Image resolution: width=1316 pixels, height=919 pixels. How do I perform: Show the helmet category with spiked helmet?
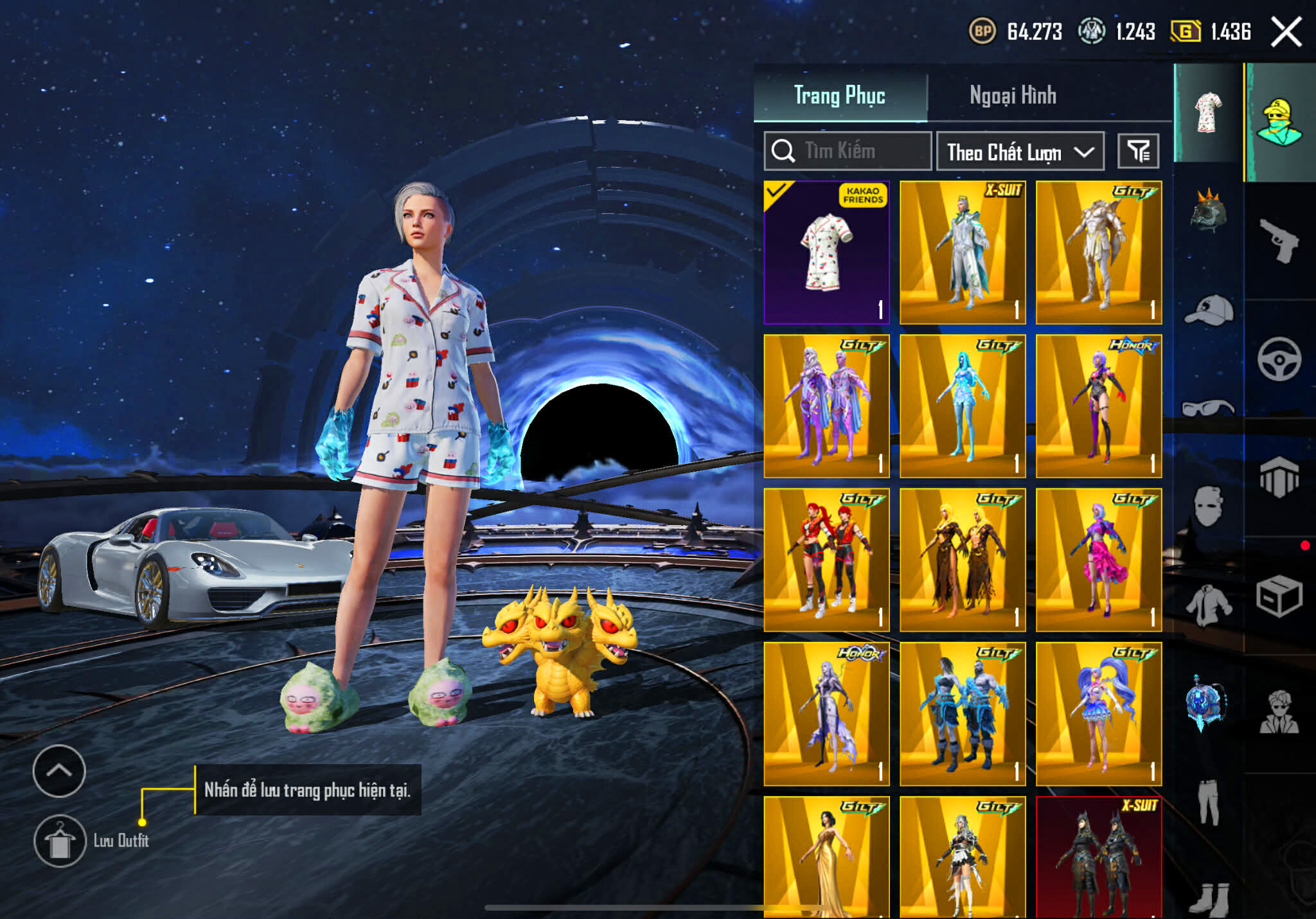click(x=1208, y=211)
